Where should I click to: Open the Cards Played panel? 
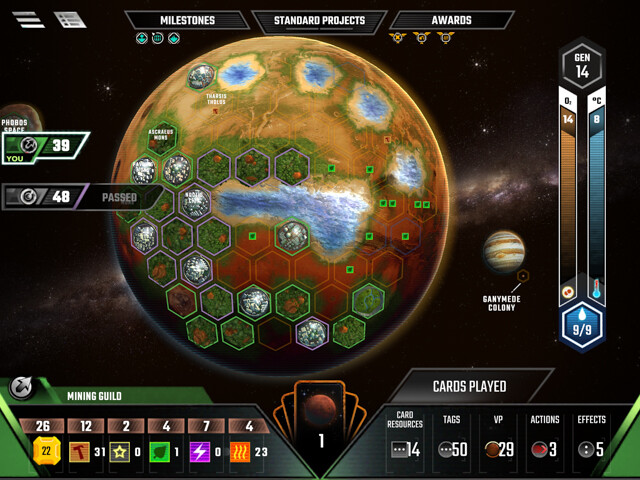[468, 386]
